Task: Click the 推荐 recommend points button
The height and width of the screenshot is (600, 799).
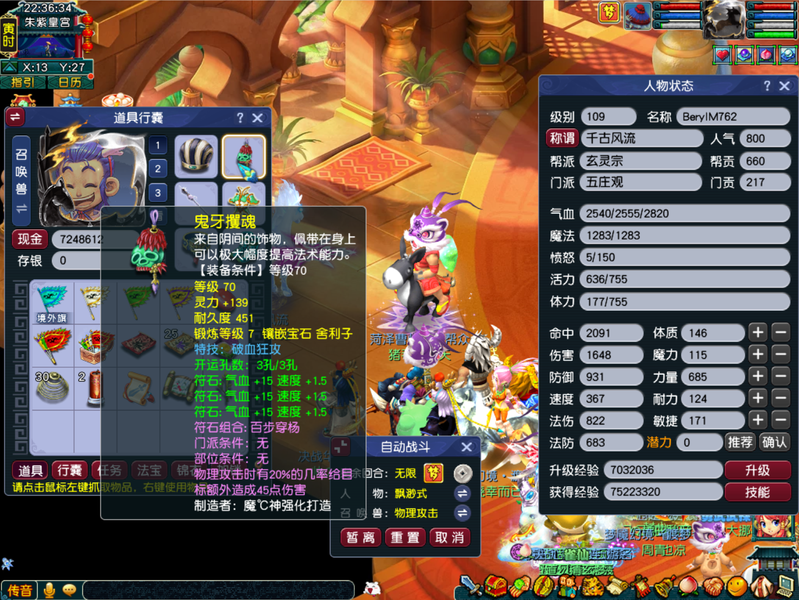Action: click(741, 441)
